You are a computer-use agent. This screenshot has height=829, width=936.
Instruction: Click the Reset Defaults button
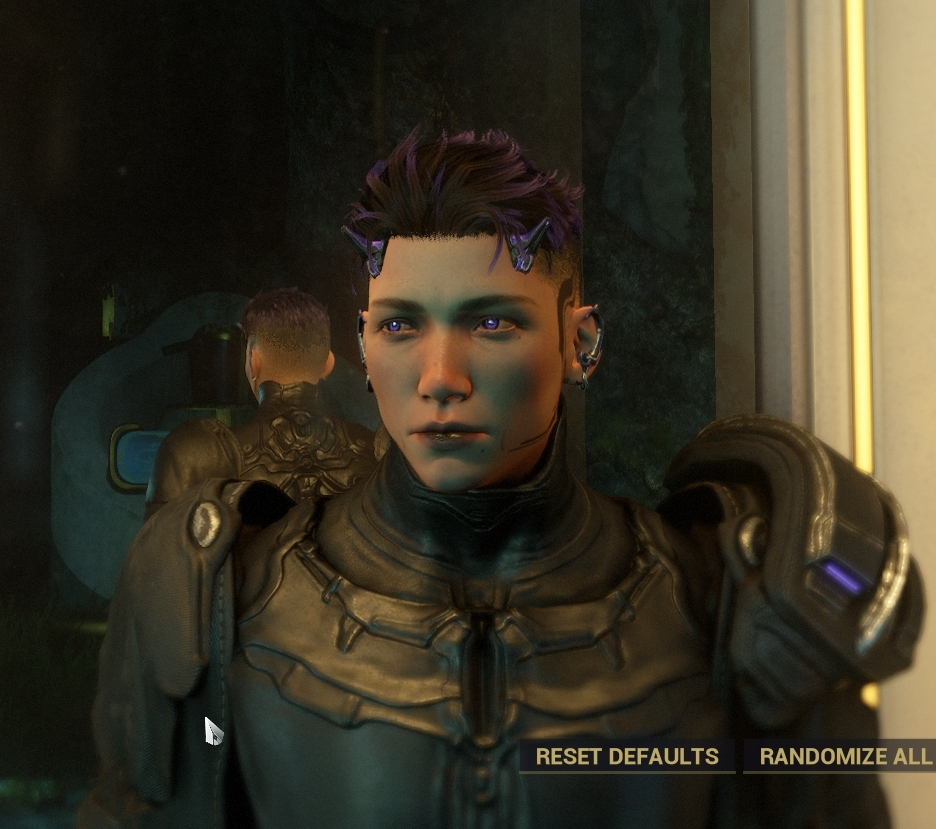pos(627,756)
